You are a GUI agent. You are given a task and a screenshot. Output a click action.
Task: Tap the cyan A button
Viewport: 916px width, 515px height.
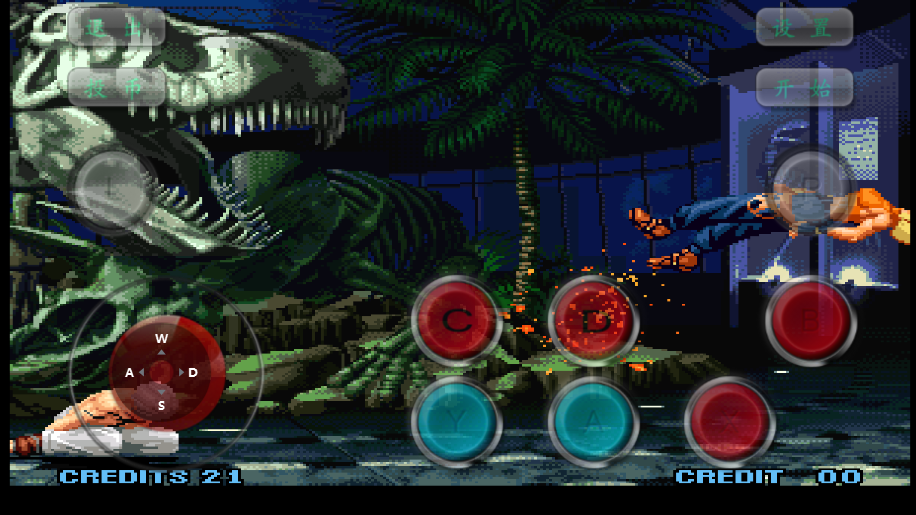pos(593,422)
